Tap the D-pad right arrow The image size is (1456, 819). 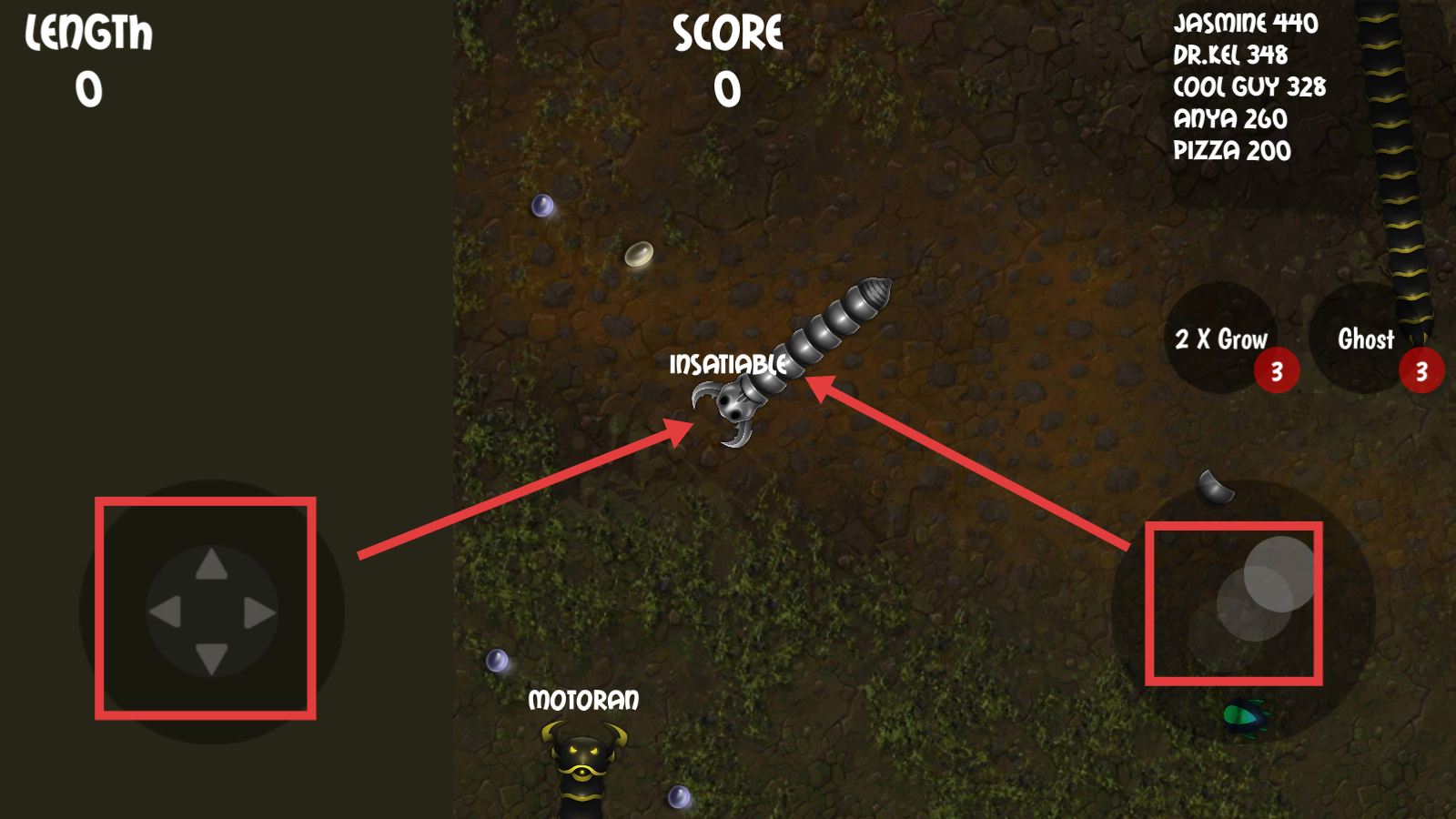(x=258, y=613)
